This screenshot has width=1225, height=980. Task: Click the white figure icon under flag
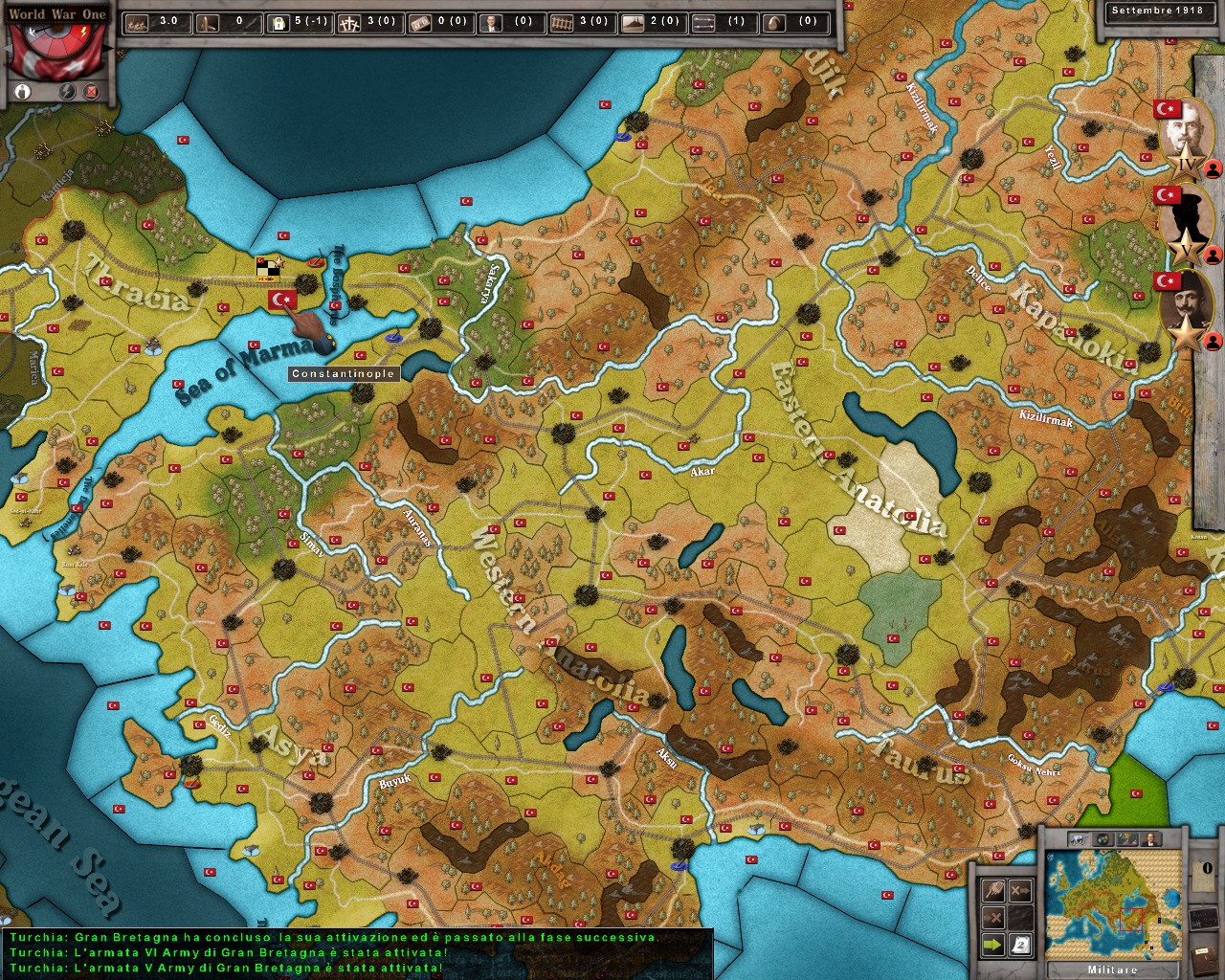[23, 92]
